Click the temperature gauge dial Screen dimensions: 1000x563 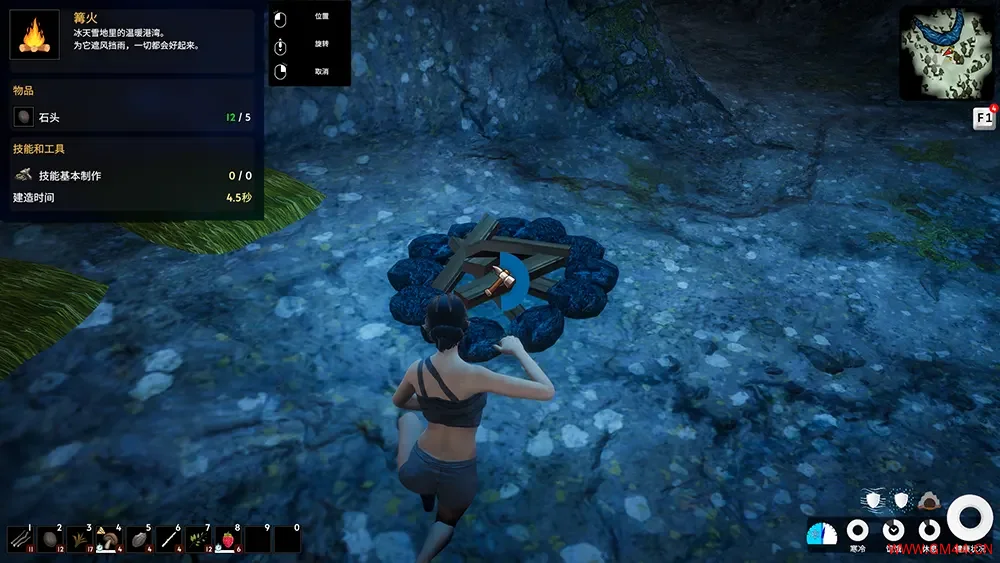pyautogui.click(x=821, y=533)
